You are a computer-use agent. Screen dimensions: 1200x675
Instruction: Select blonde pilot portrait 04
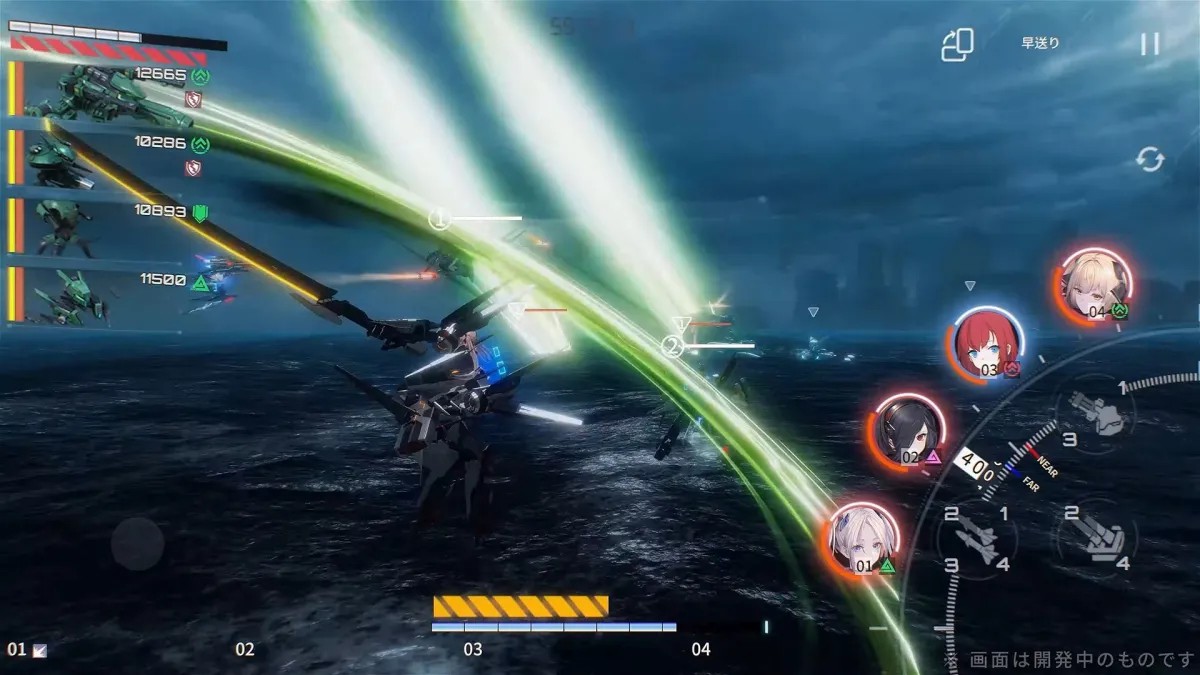pos(1095,283)
